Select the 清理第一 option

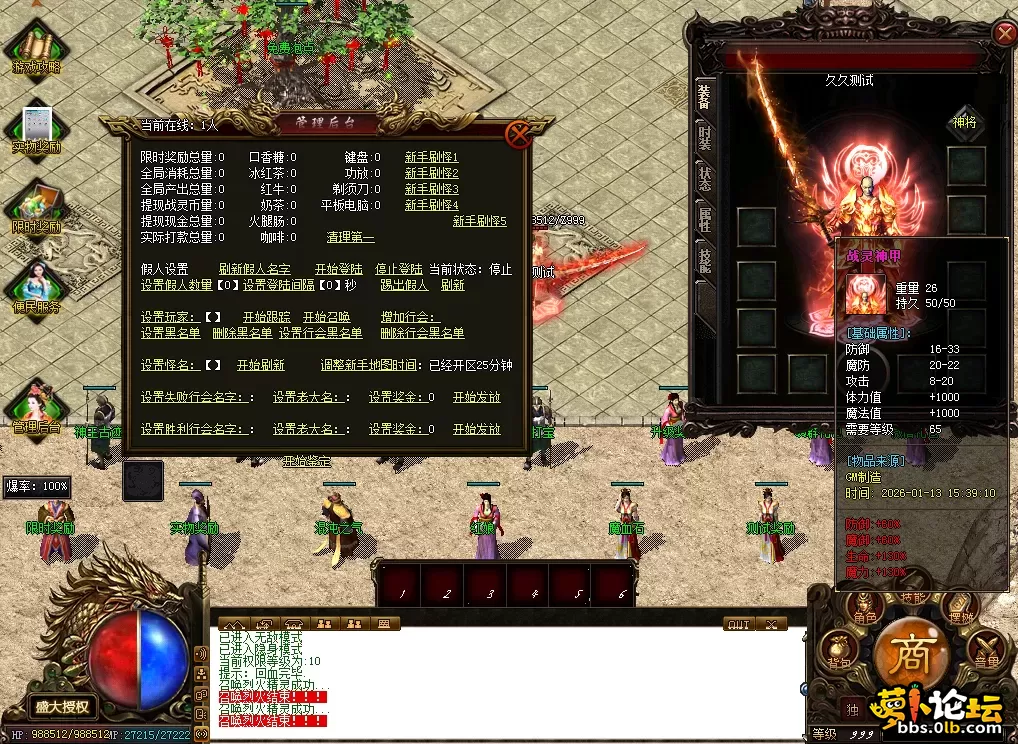[350, 237]
